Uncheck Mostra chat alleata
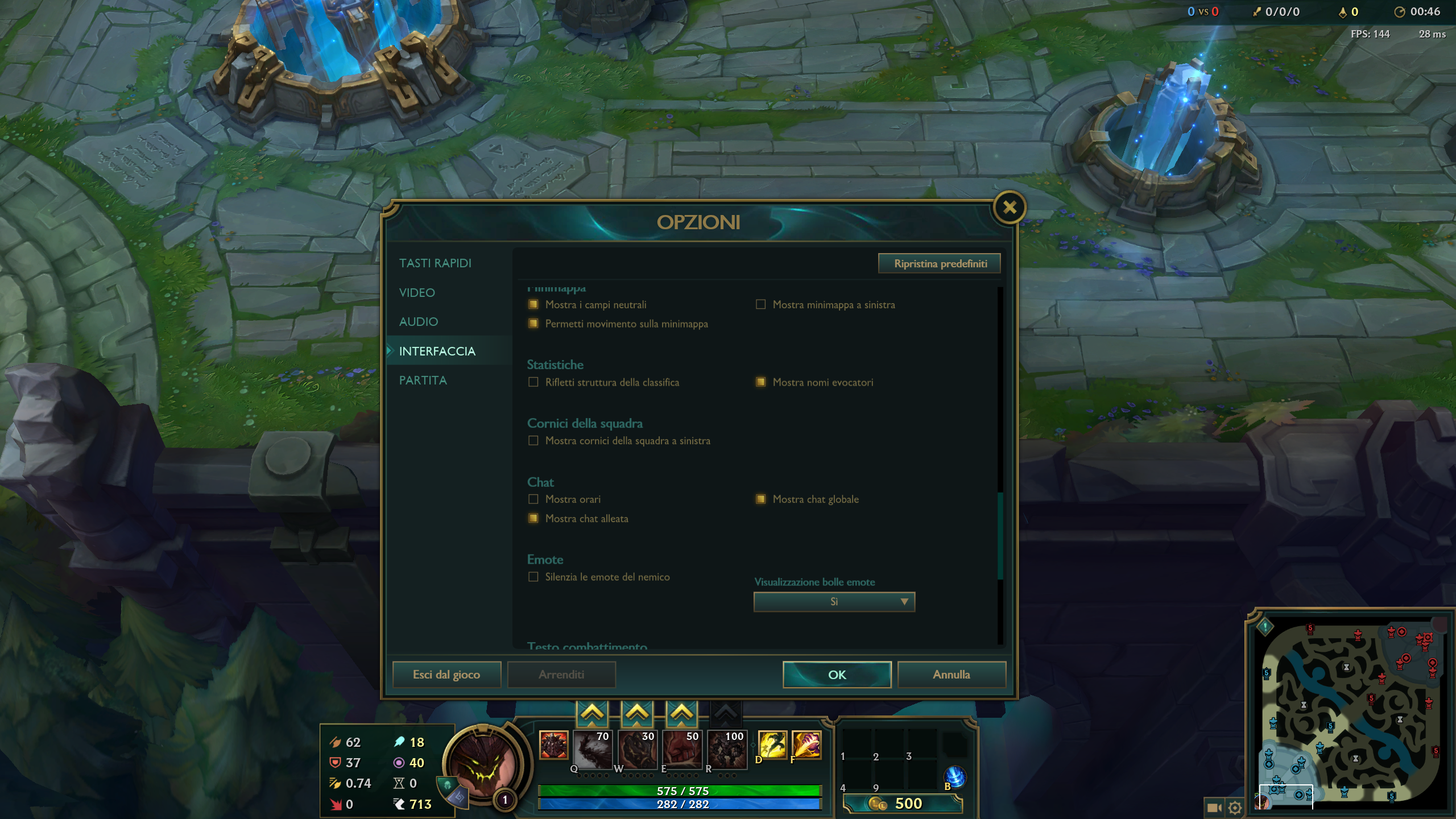Screen dimensions: 1456x819 (x=533, y=519)
